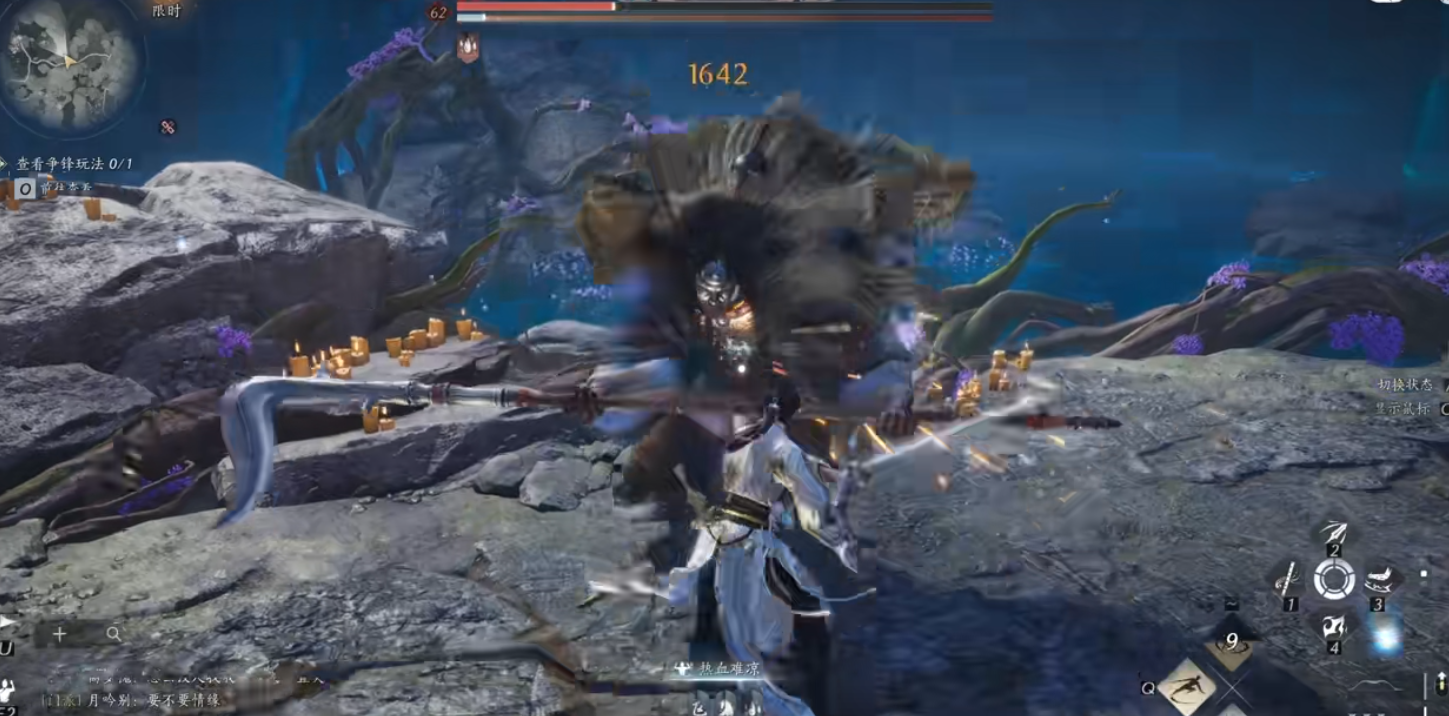The width and height of the screenshot is (1449, 716).
Task: Activate the running figure dodge skill
Action: coord(1187,686)
